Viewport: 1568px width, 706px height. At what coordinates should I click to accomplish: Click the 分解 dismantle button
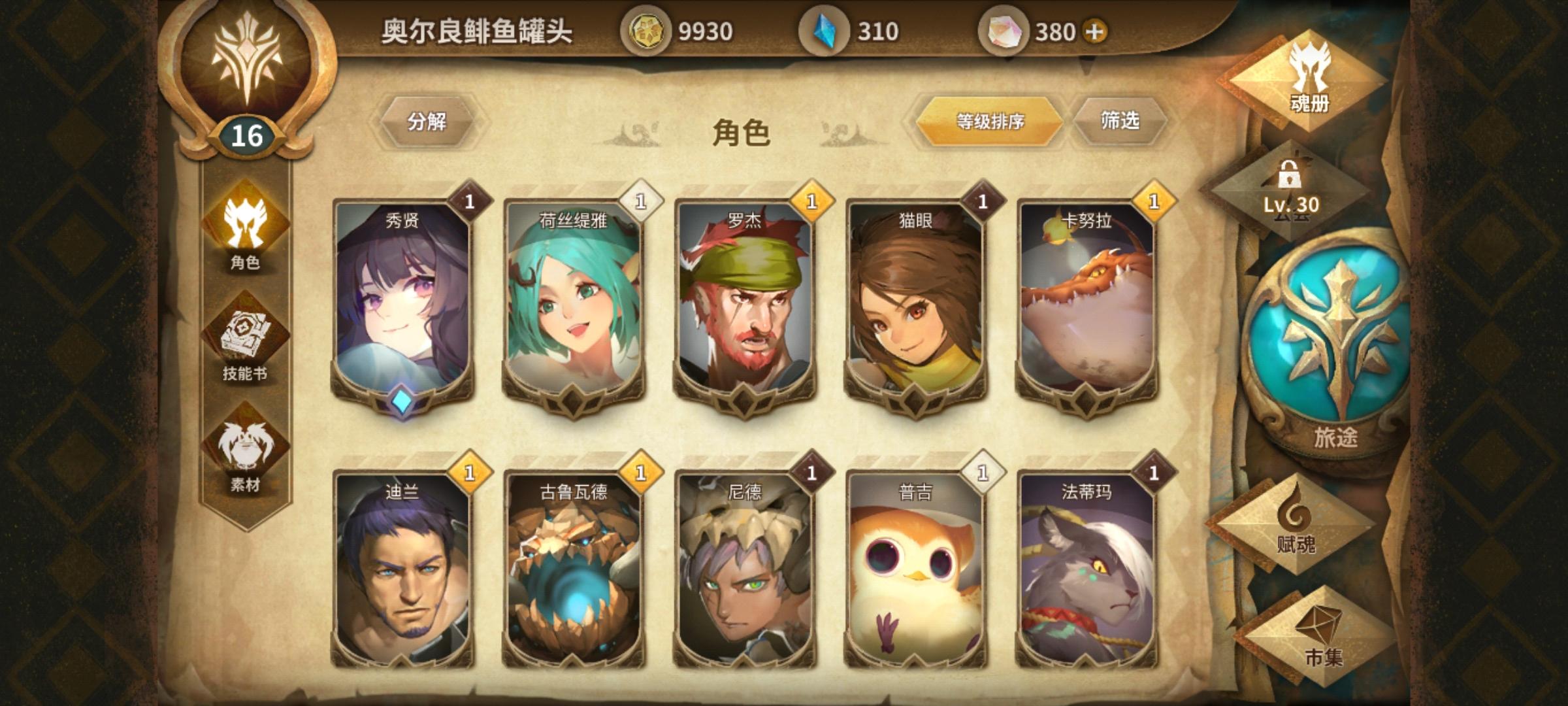click(428, 122)
